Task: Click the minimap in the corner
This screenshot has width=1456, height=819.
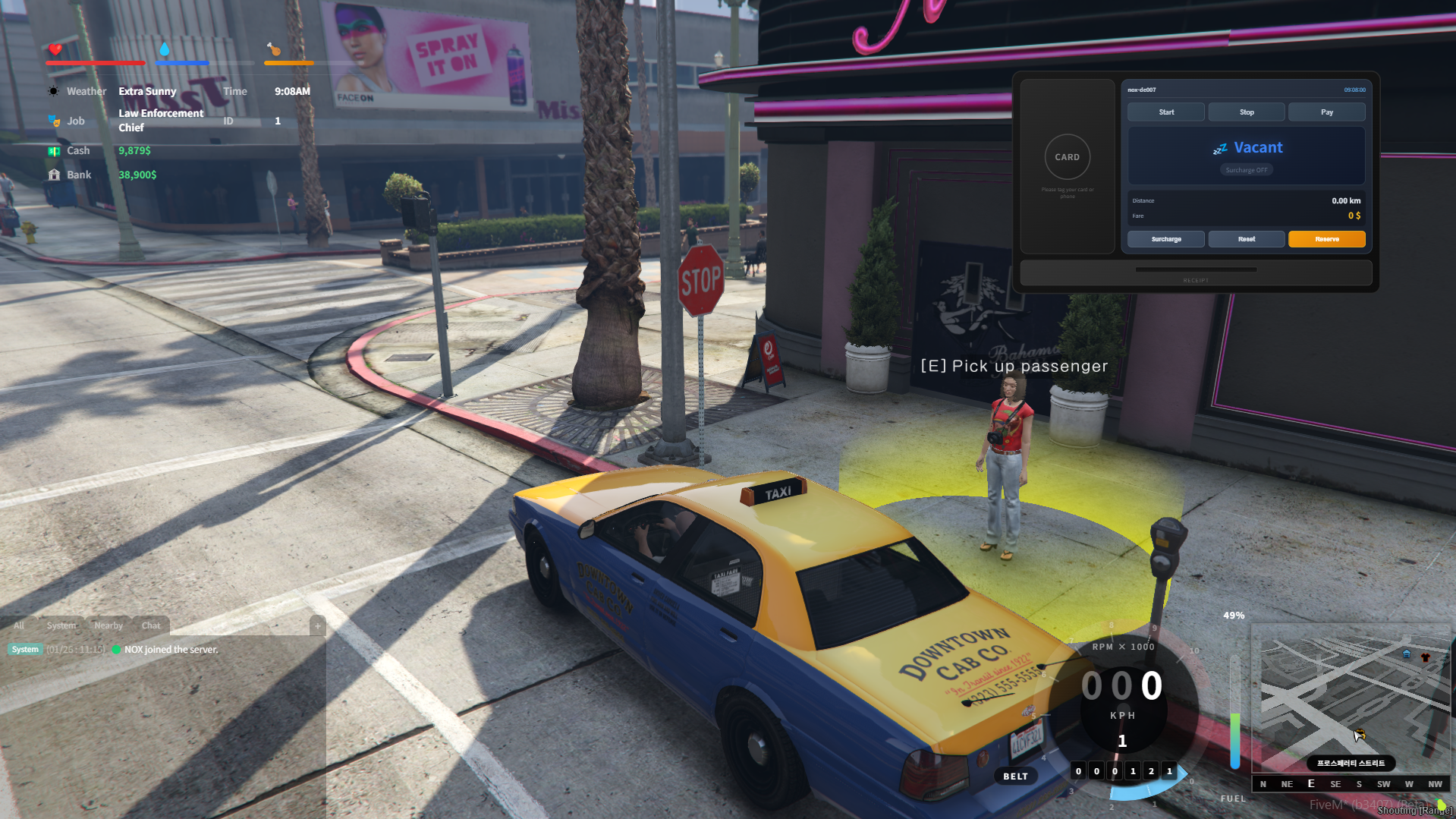Action: point(1350,698)
